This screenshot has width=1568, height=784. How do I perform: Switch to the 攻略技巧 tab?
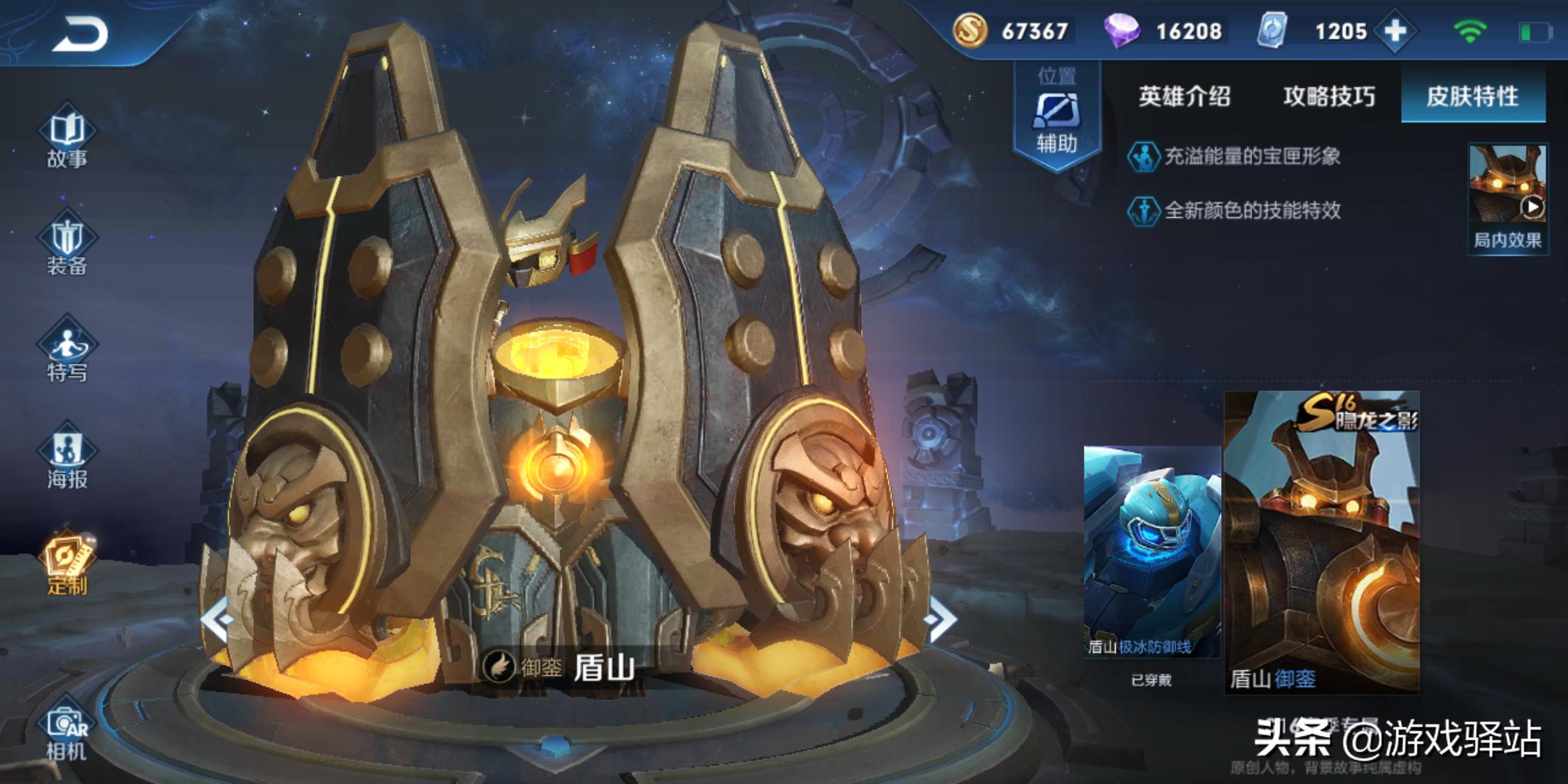pyautogui.click(x=1328, y=97)
